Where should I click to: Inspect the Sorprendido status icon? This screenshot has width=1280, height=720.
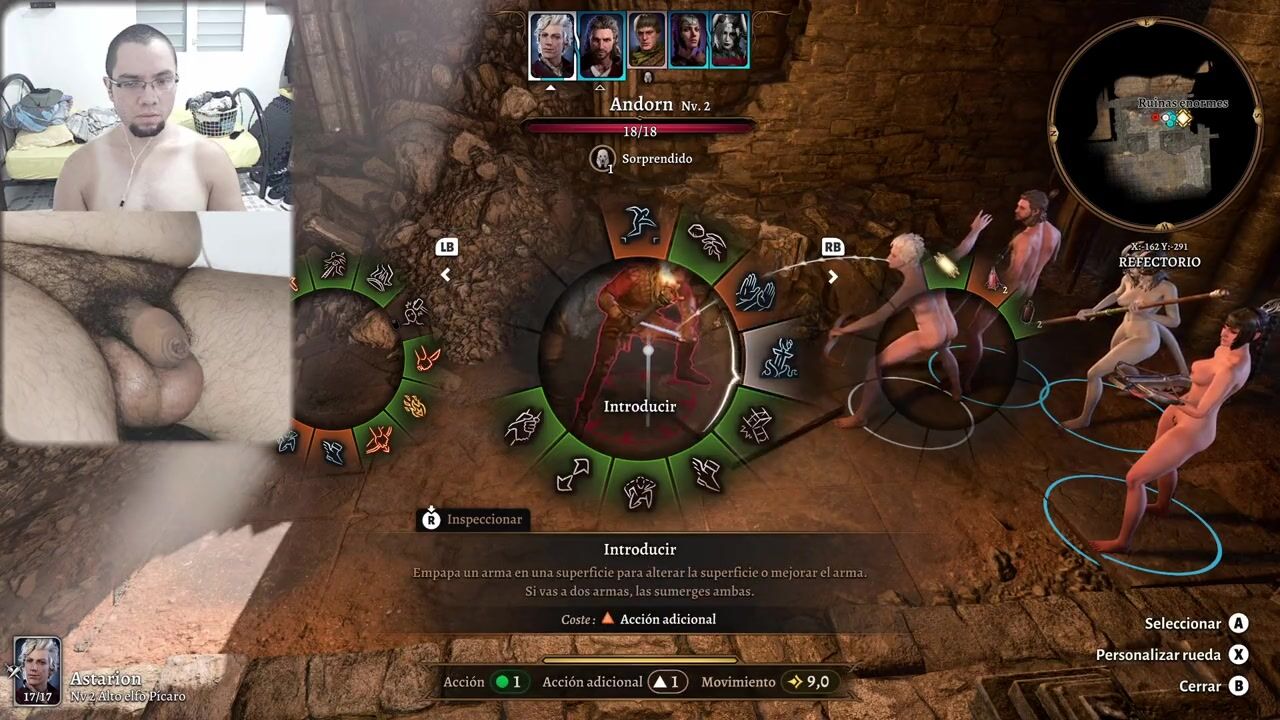tap(602, 158)
